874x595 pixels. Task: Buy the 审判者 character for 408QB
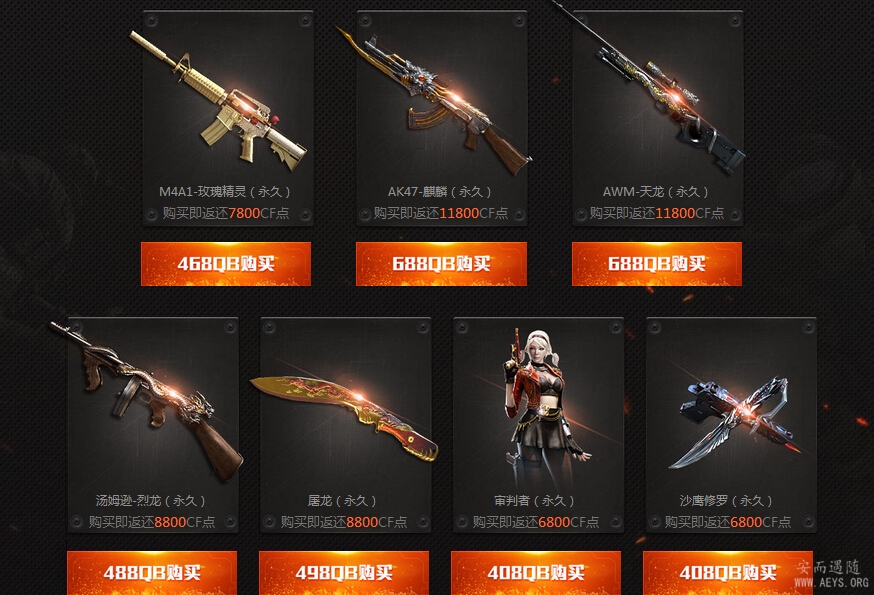point(536,573)
